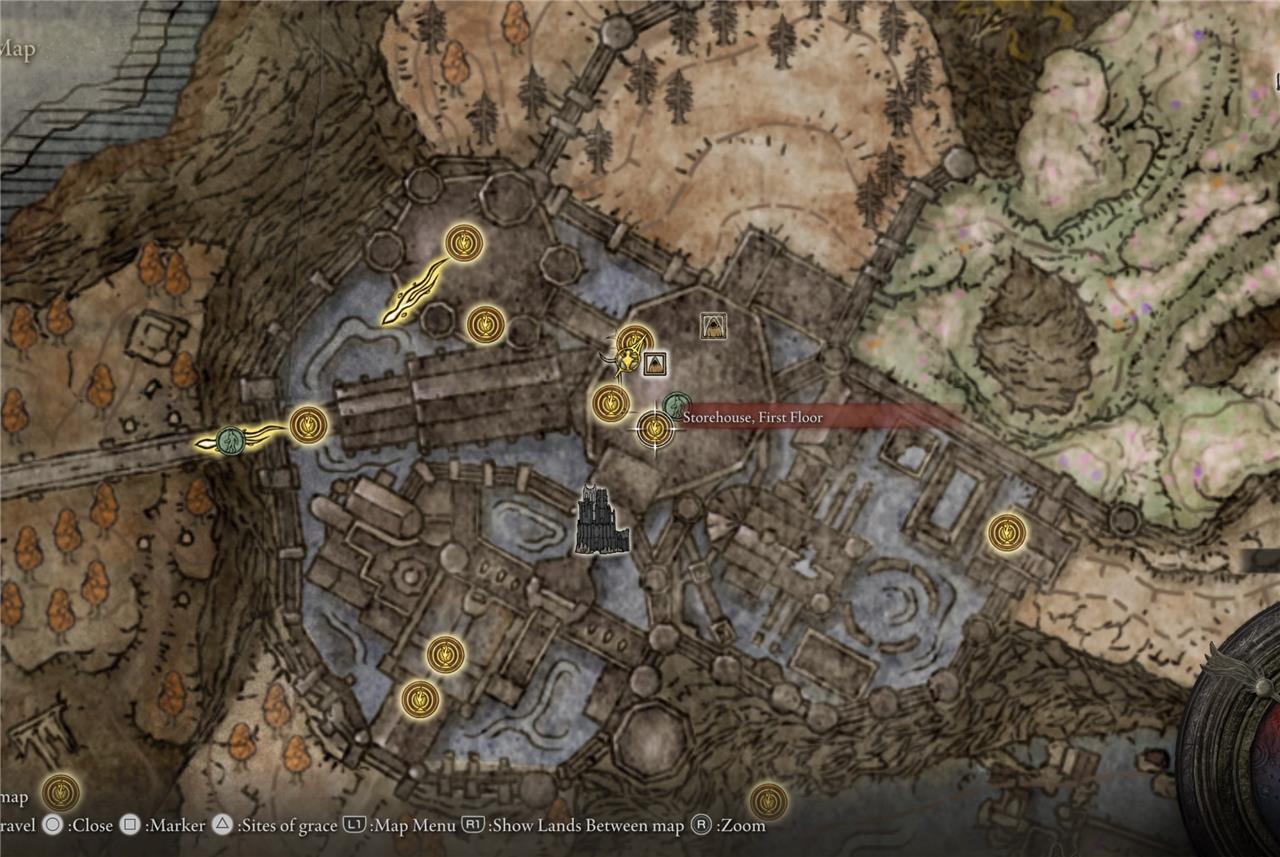Select the Storehouse, First Floor site of grace
The width and height of the screenshot is (1280, 857).
pyautogui.click(x=654, y=429)
